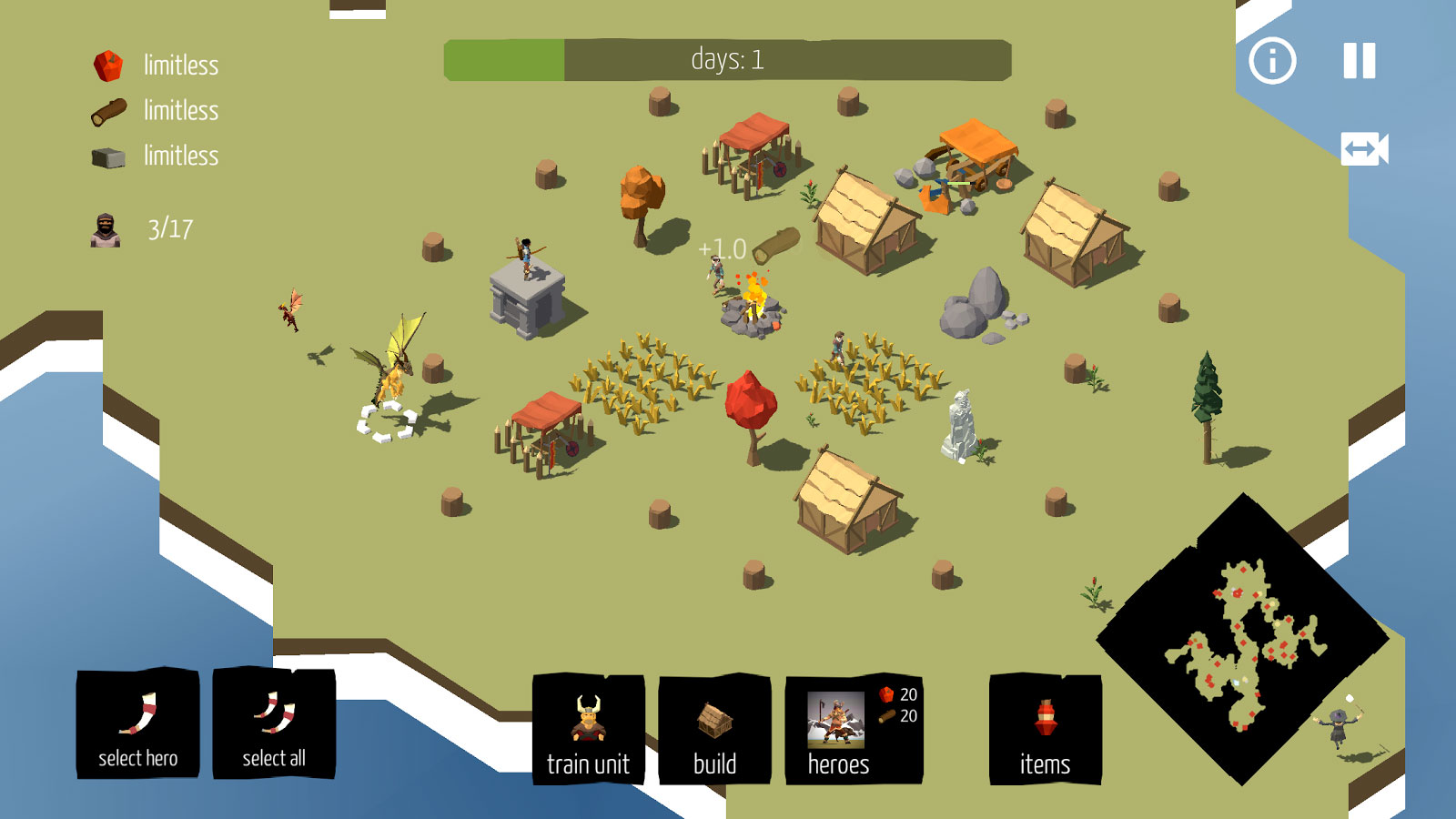Click the select hero button
Viewport: 1456px width, 819px height.
pyautogui.click(x=137, y=724)
